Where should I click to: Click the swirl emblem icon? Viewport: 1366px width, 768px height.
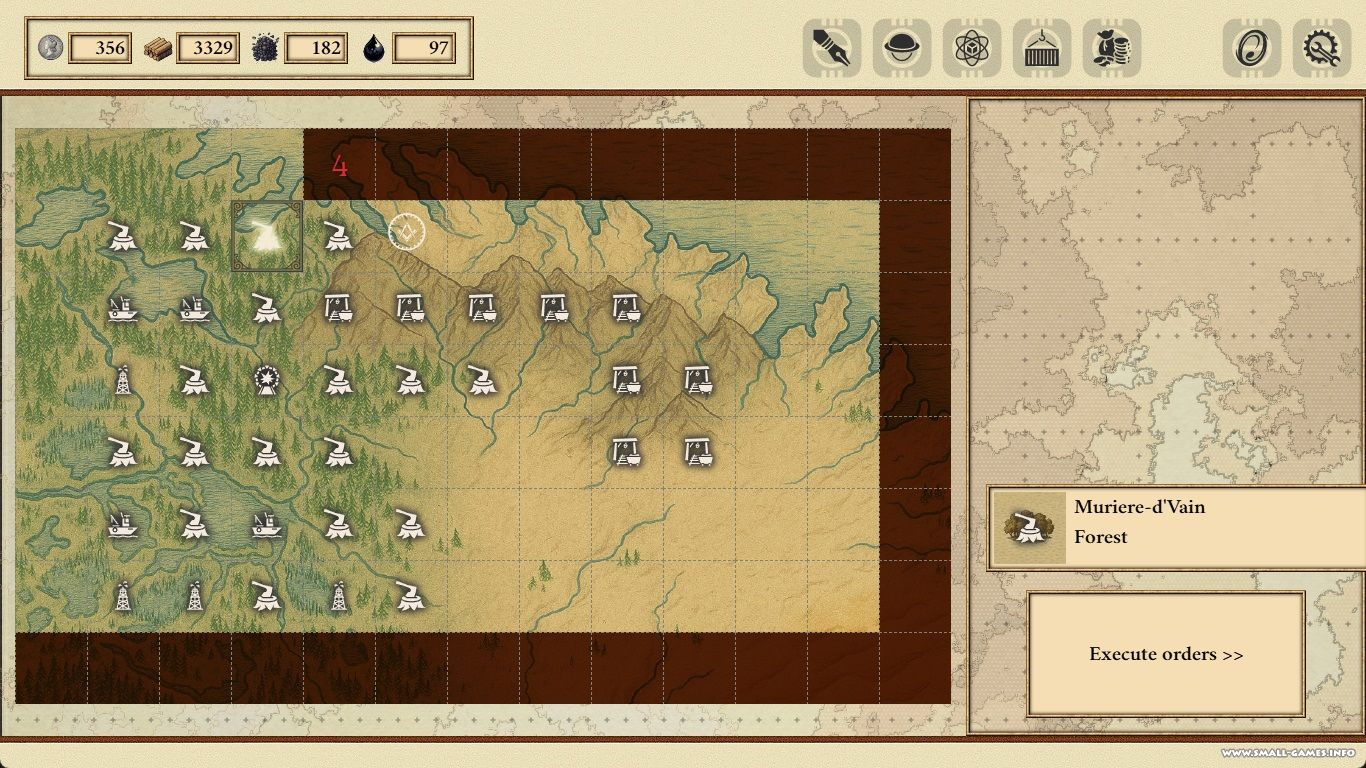1252,48
